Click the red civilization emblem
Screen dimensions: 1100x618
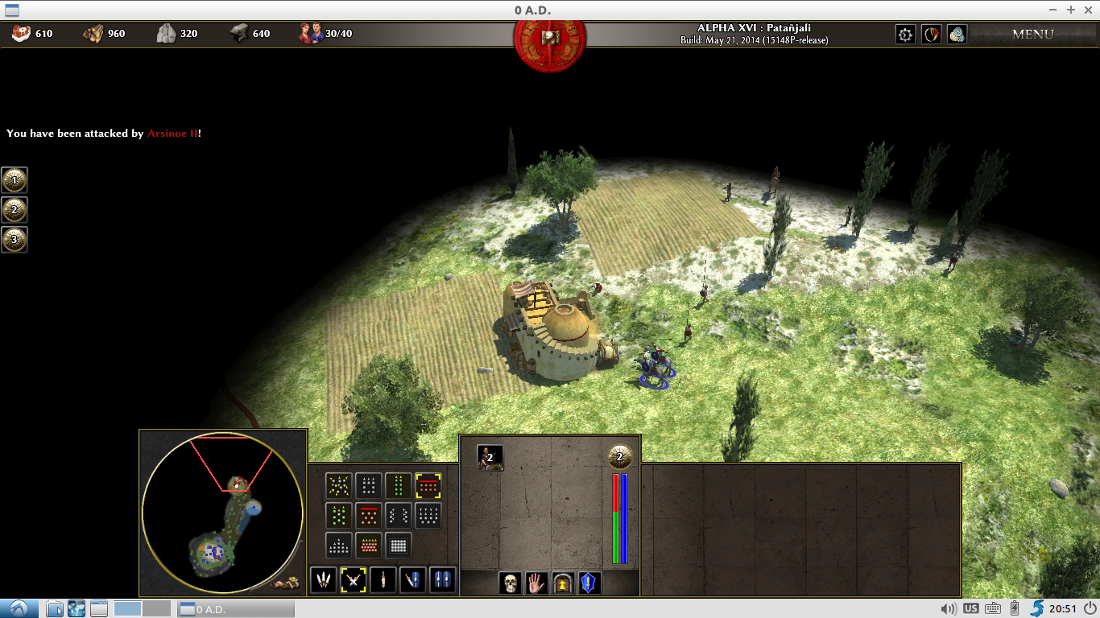click(549, 37)
